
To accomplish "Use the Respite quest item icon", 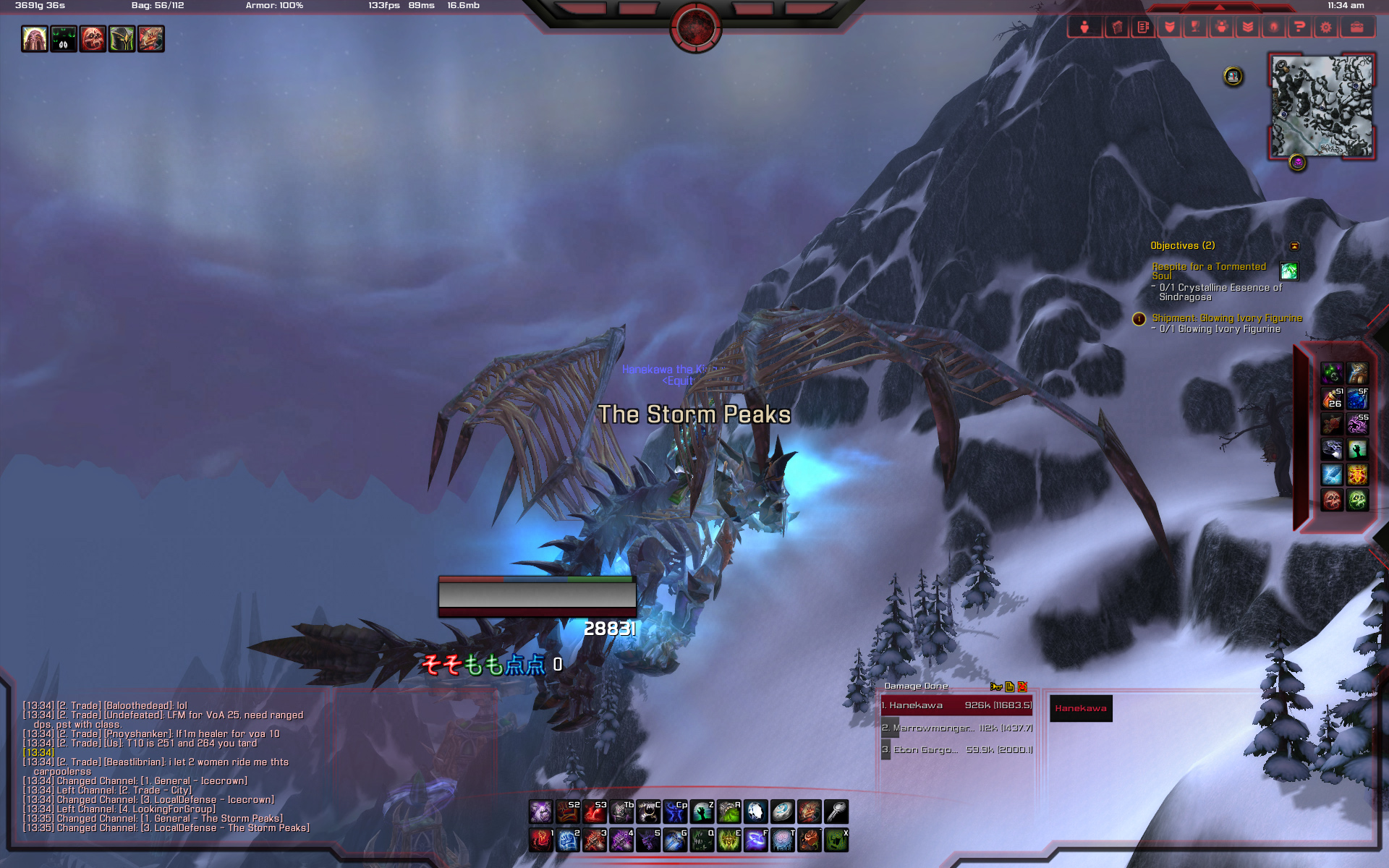I will (1288, 271).
